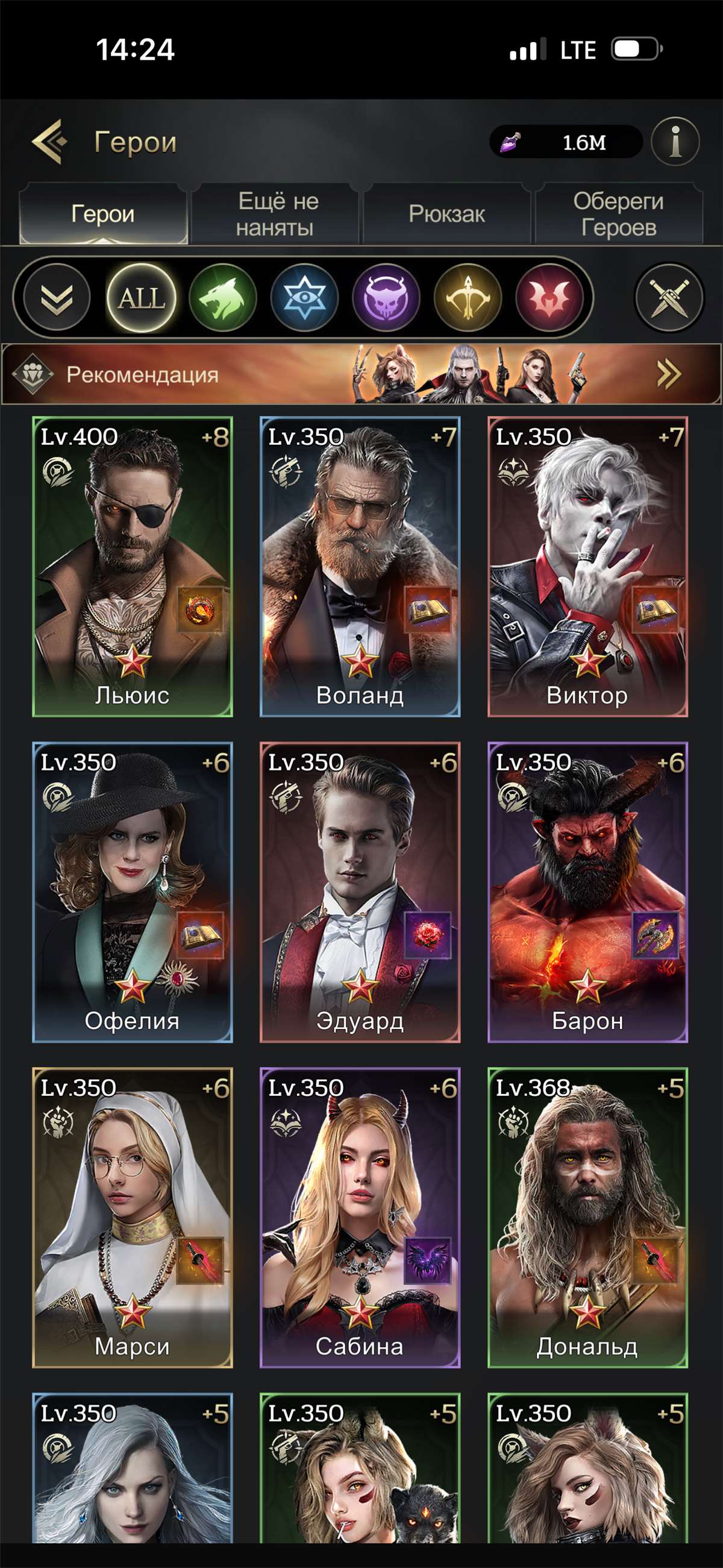Open the Рюкзак tab

447,214
